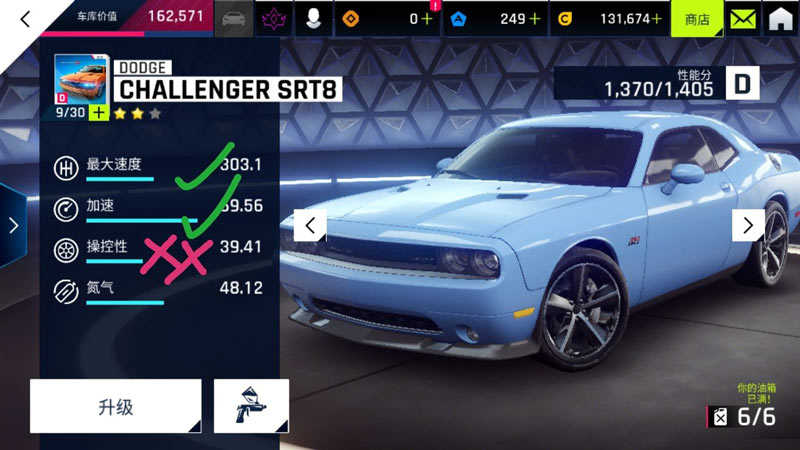
Task: Open the 升级 upgrade menu
Action: [115, 406]
